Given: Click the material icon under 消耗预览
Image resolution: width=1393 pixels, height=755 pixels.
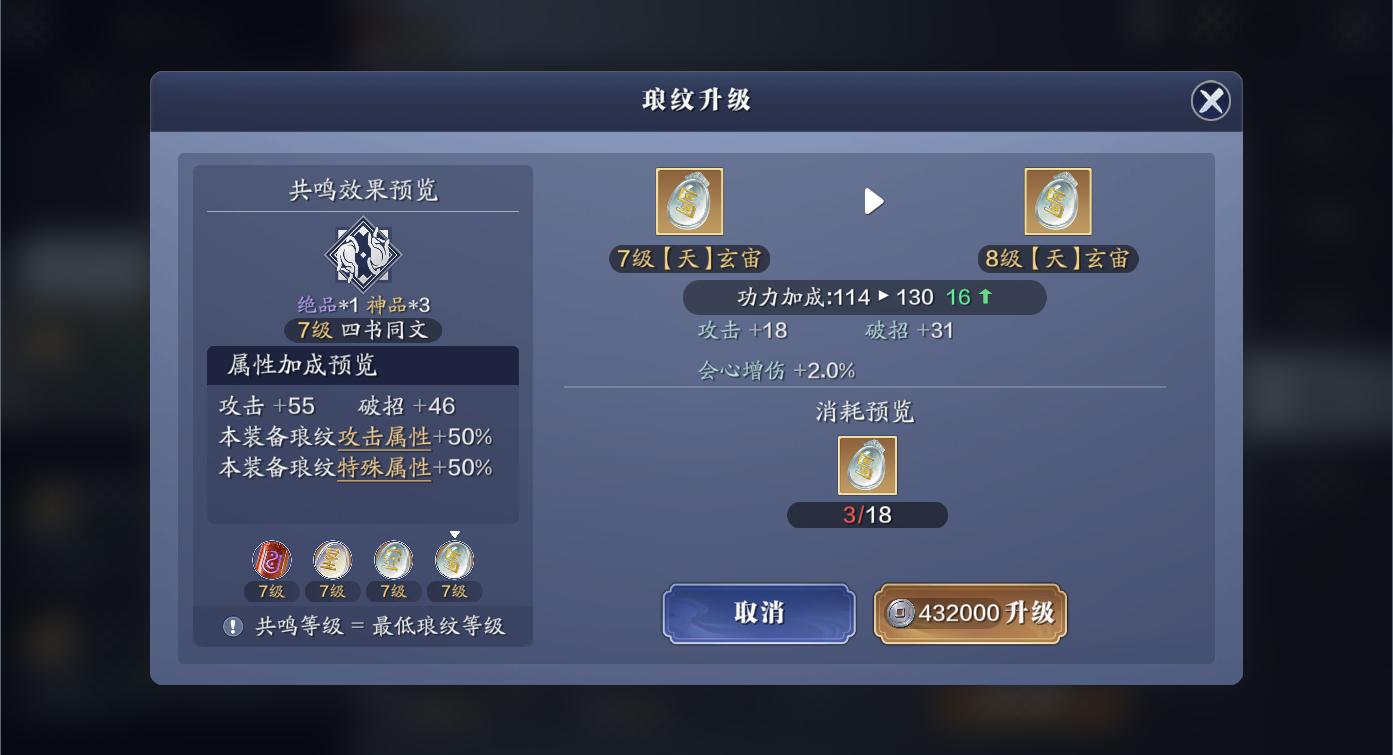Looking at the screenshot, I should 867,465.
